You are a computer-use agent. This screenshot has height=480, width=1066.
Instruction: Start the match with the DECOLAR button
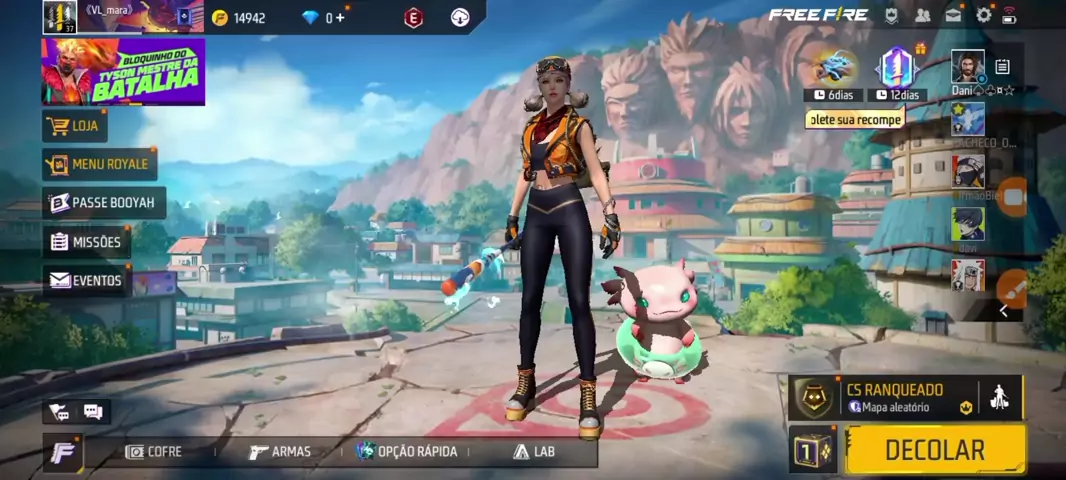pos(935,450)
